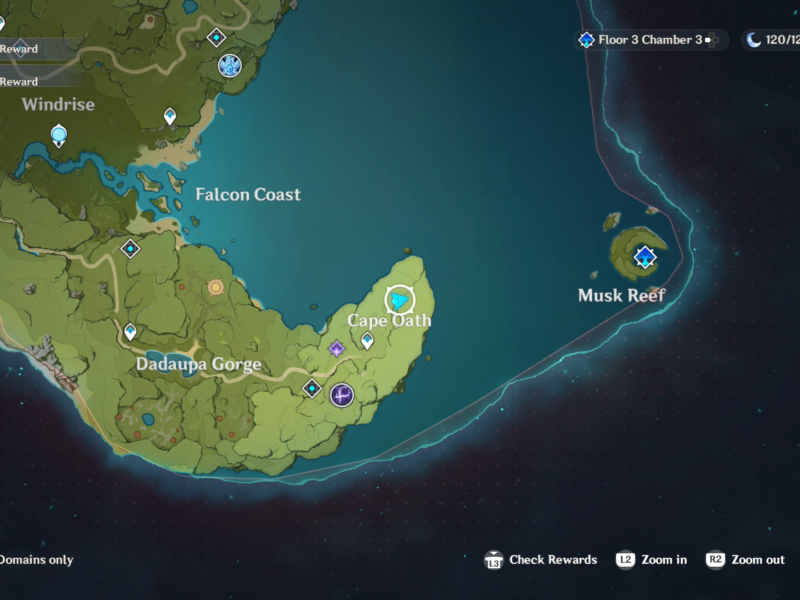Screen dimensions: 800x600
Task: Select the domain marker southwest of Falcon Coast
Action: [x=130, y=248]
